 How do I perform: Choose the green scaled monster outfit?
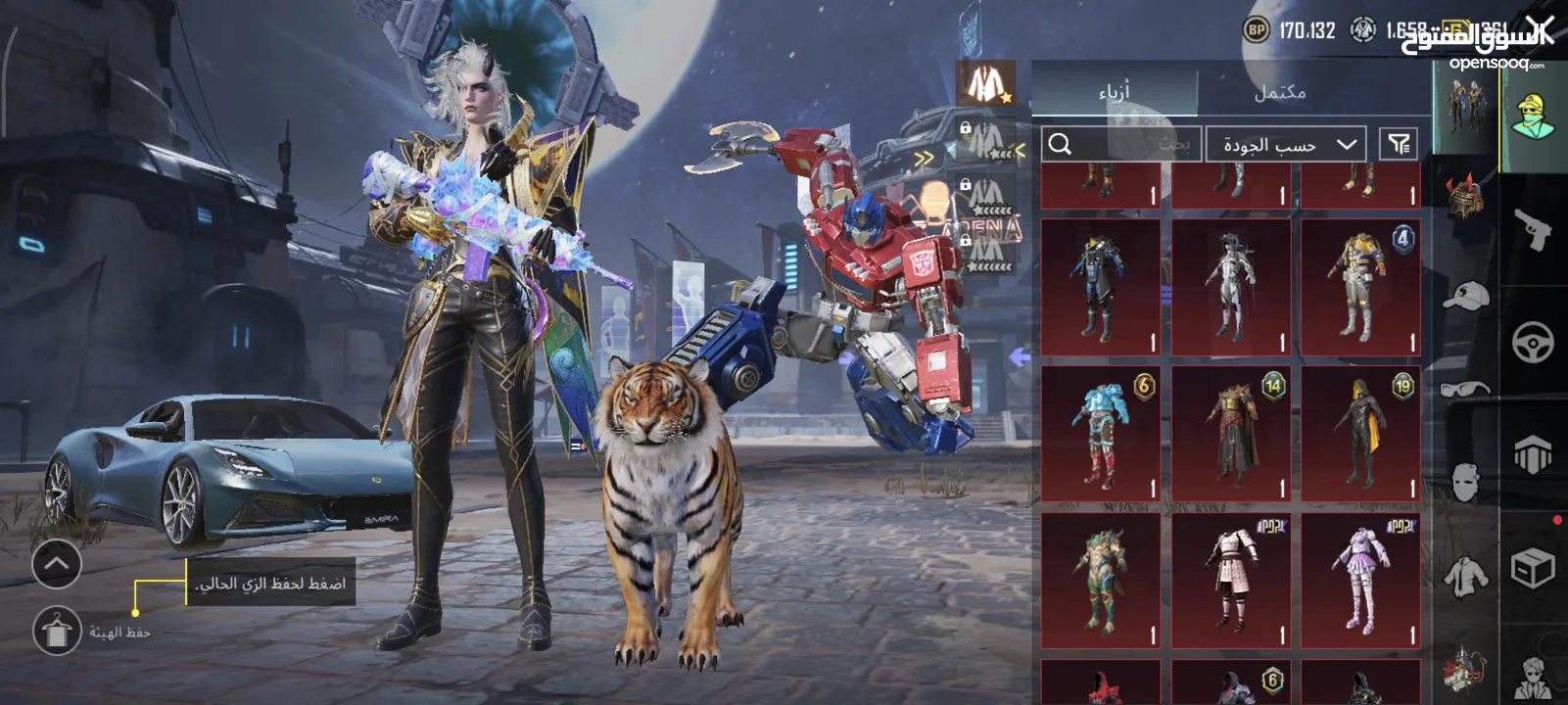tap(1101, 580)
